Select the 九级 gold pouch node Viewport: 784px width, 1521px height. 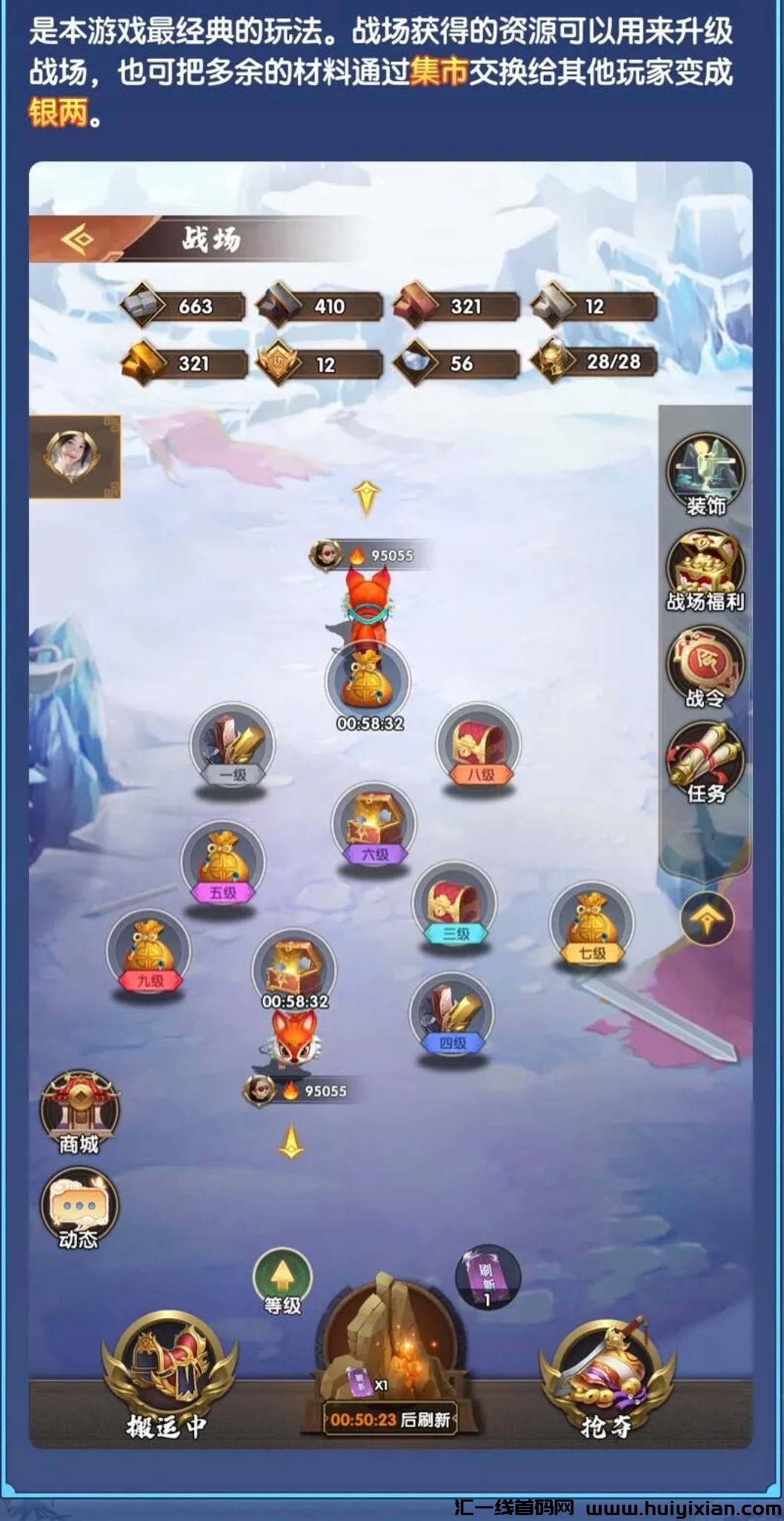tap(149, 952)
